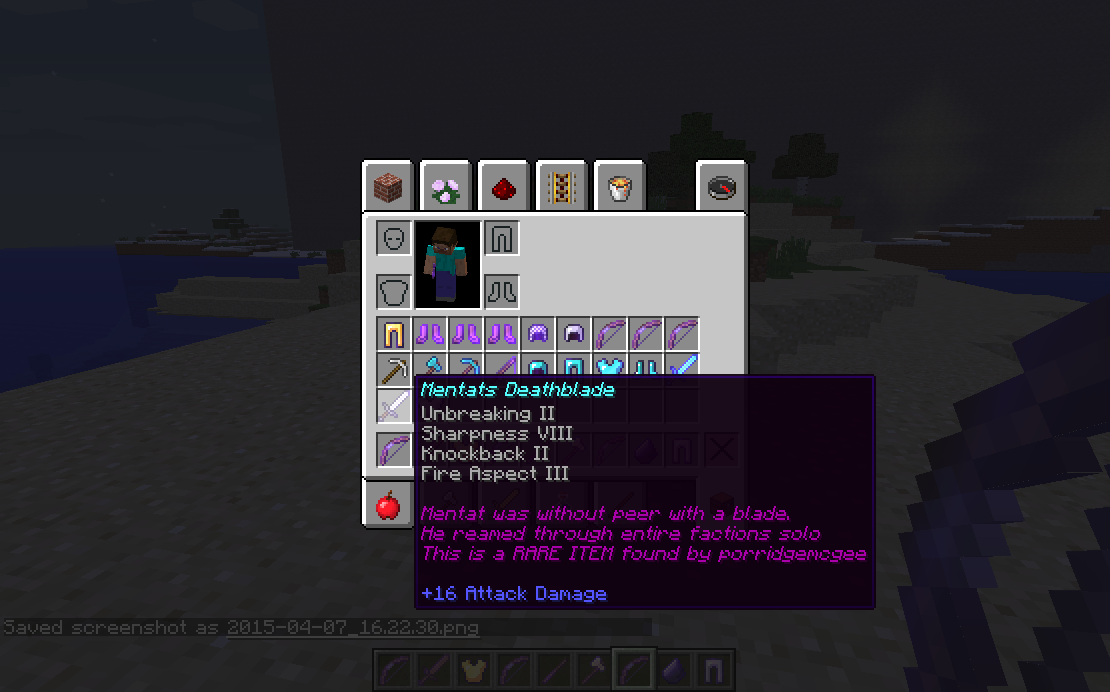Screen dimensions: 1110x692
Task: Select the Mentats Deathblade iron sword
Action: [394, 405]
